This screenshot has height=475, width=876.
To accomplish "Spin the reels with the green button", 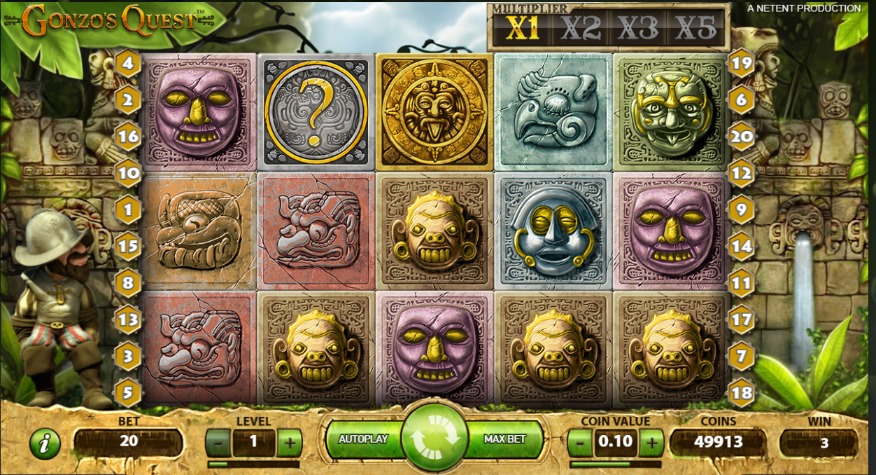I will point(435,439).
